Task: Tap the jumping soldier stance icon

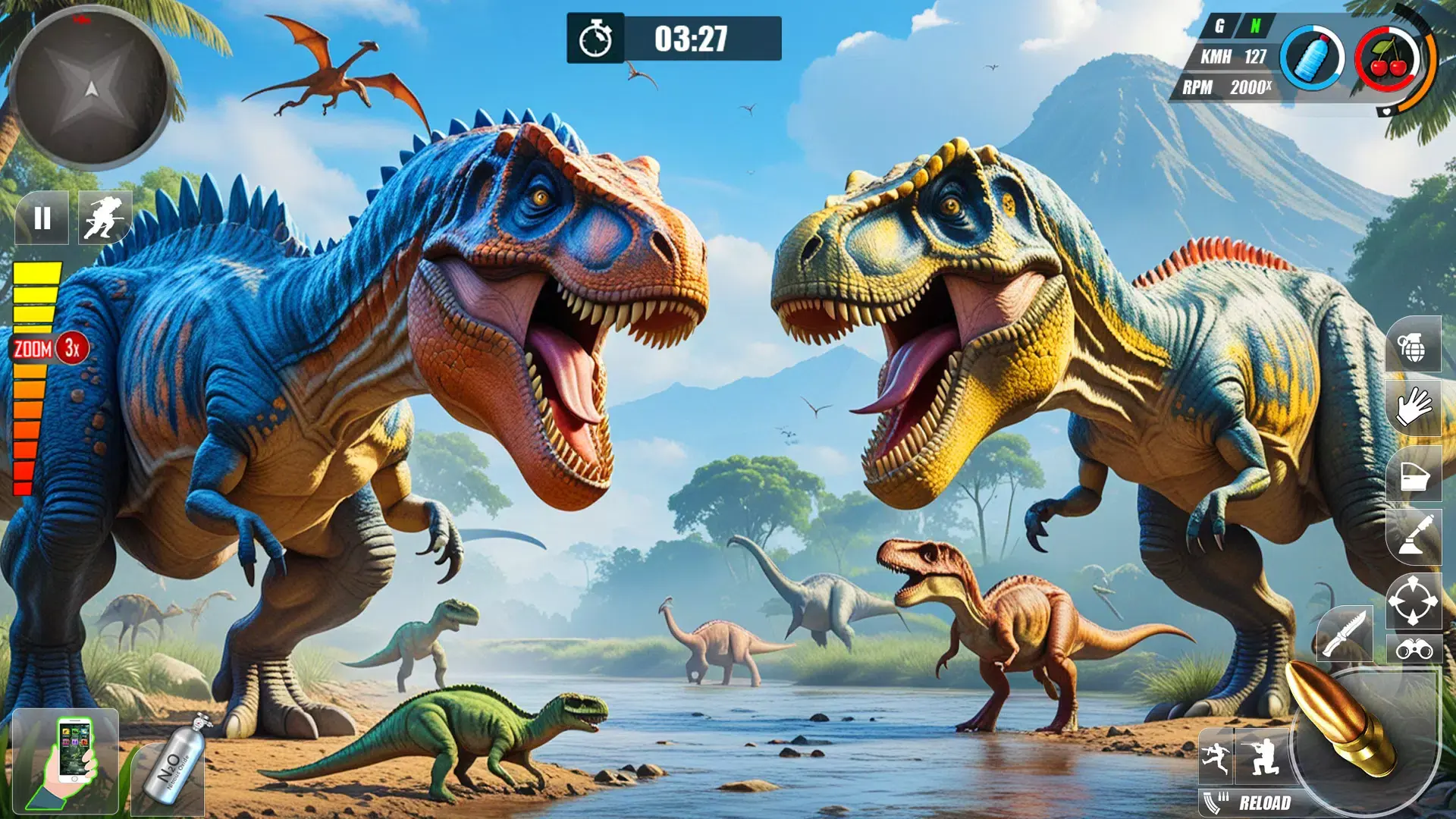Action: point(1216,756)
